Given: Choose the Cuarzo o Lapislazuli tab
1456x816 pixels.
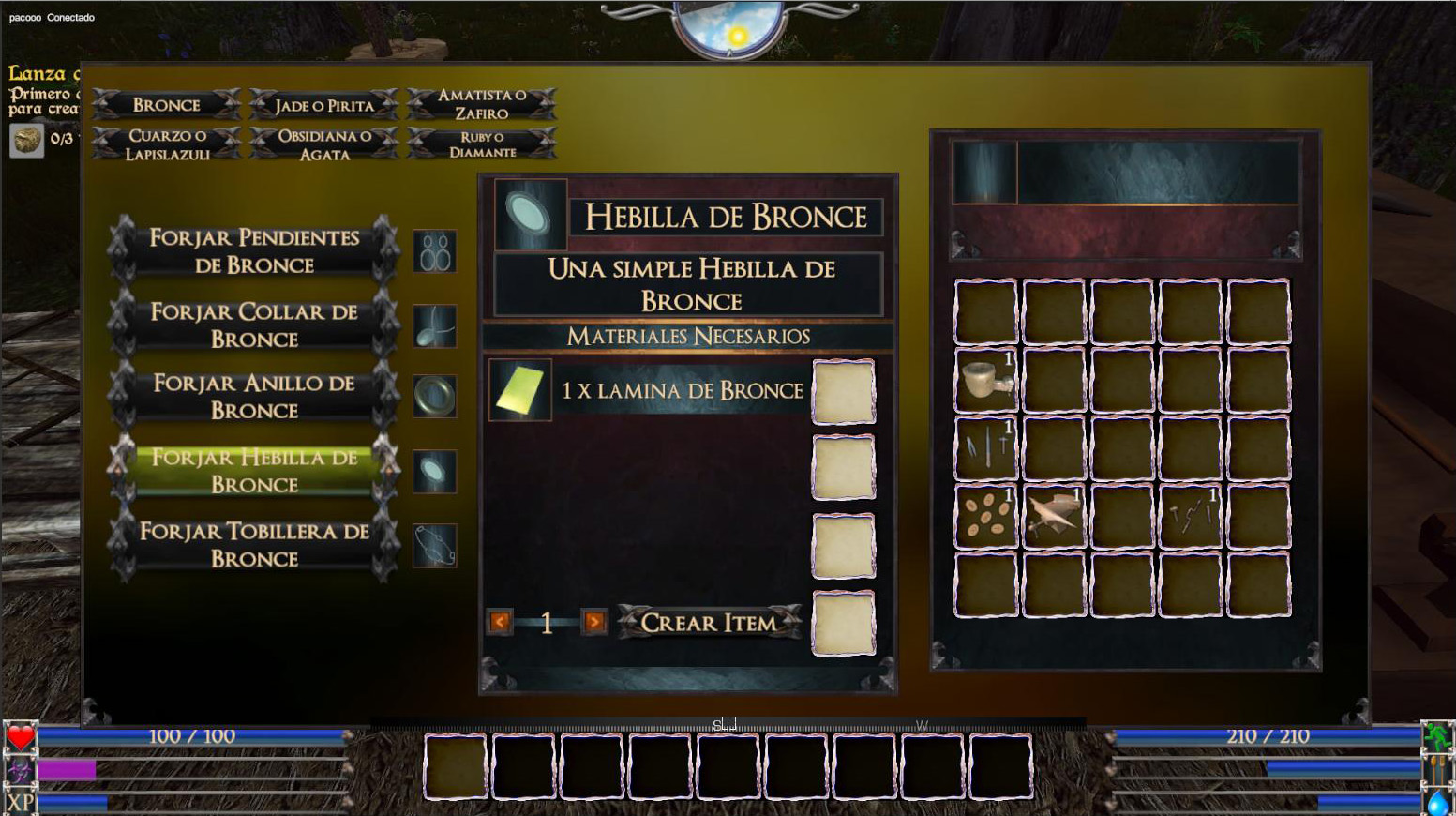Looking at the screenshot, I should [x=167, y=144].
